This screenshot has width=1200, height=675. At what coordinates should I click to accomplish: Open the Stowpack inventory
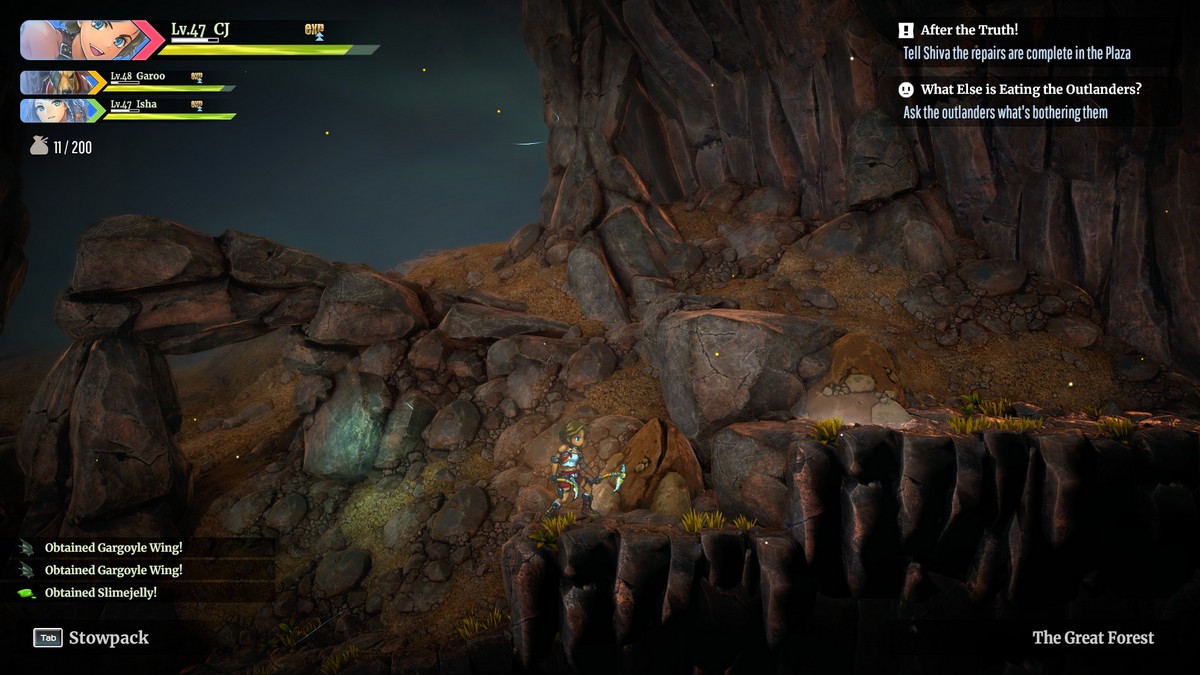pos(91,637)
